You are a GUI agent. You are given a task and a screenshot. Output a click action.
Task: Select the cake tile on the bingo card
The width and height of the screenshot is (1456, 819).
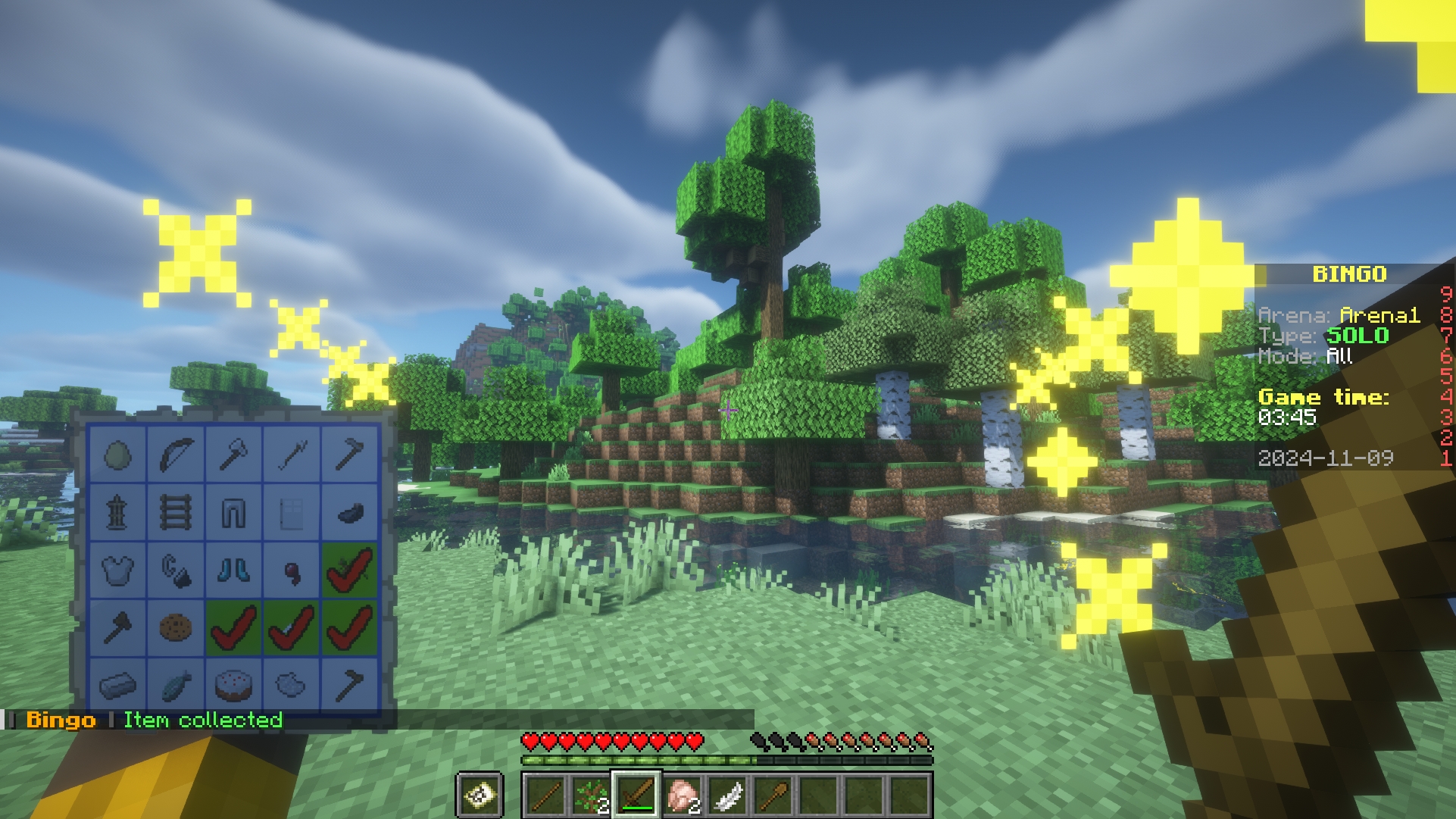click(233, 685)
